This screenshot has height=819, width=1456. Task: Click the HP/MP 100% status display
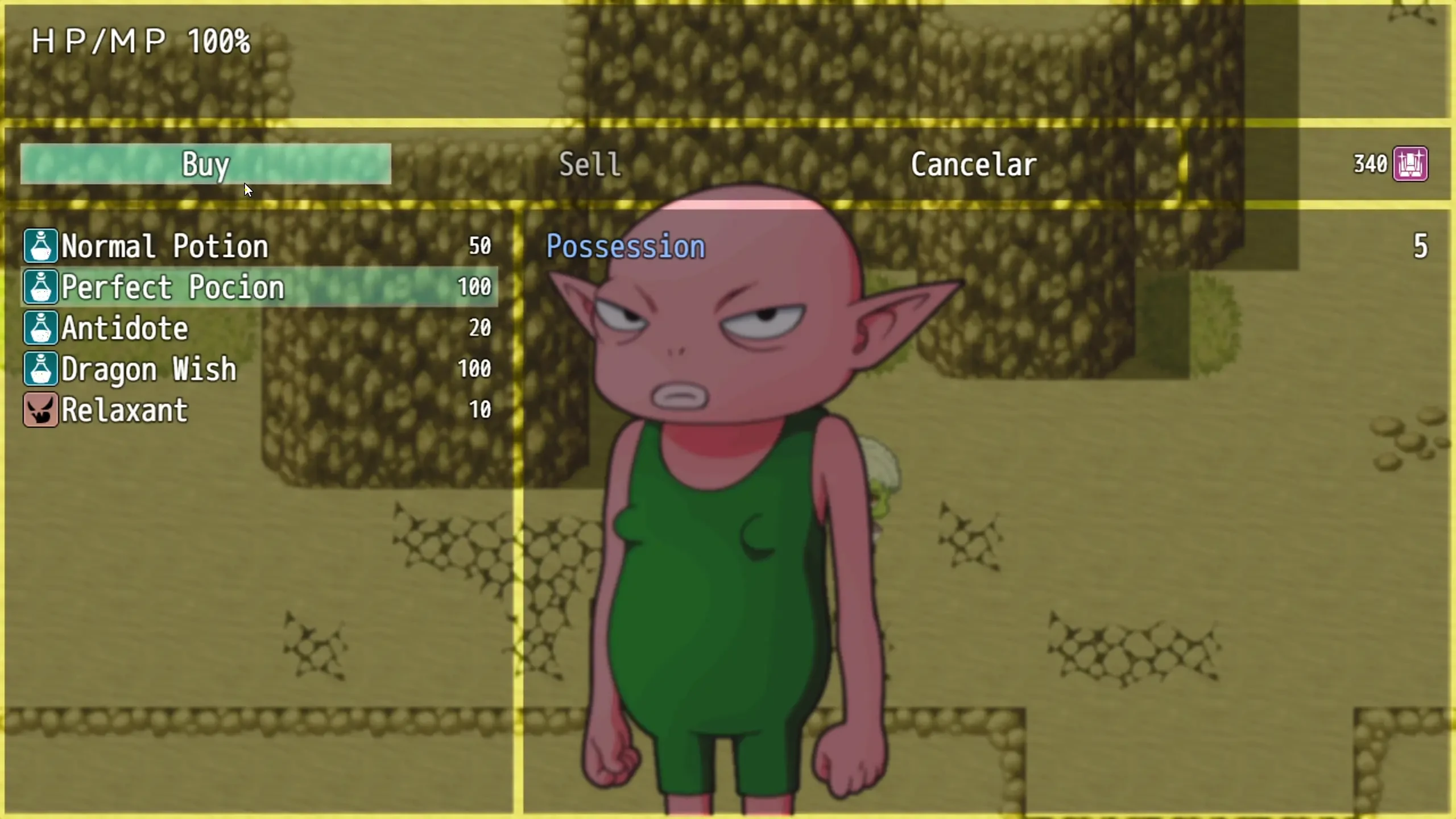click(140, 40)
